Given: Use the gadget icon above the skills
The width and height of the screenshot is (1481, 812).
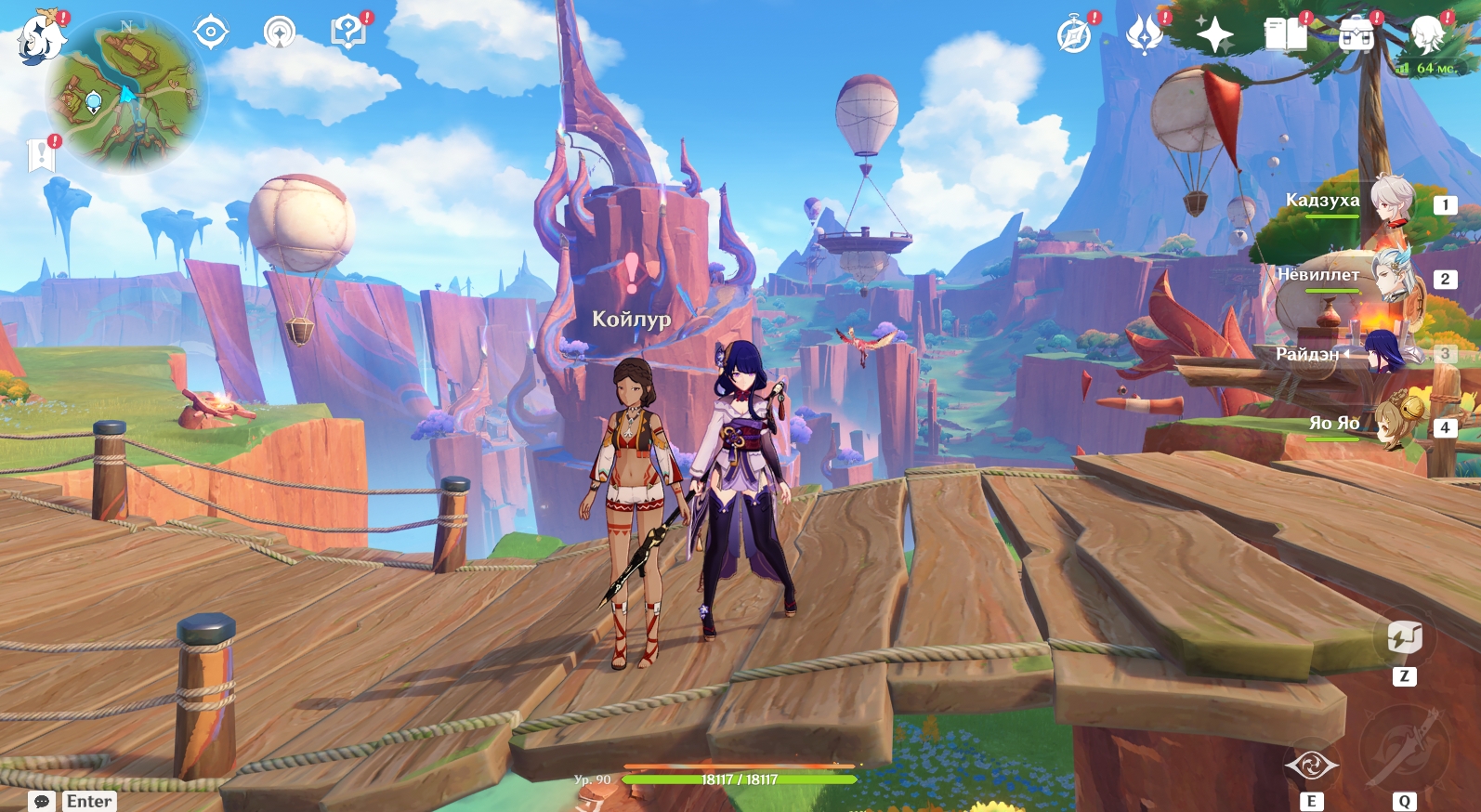Looking at the screenshot, I should point(1404,638).
